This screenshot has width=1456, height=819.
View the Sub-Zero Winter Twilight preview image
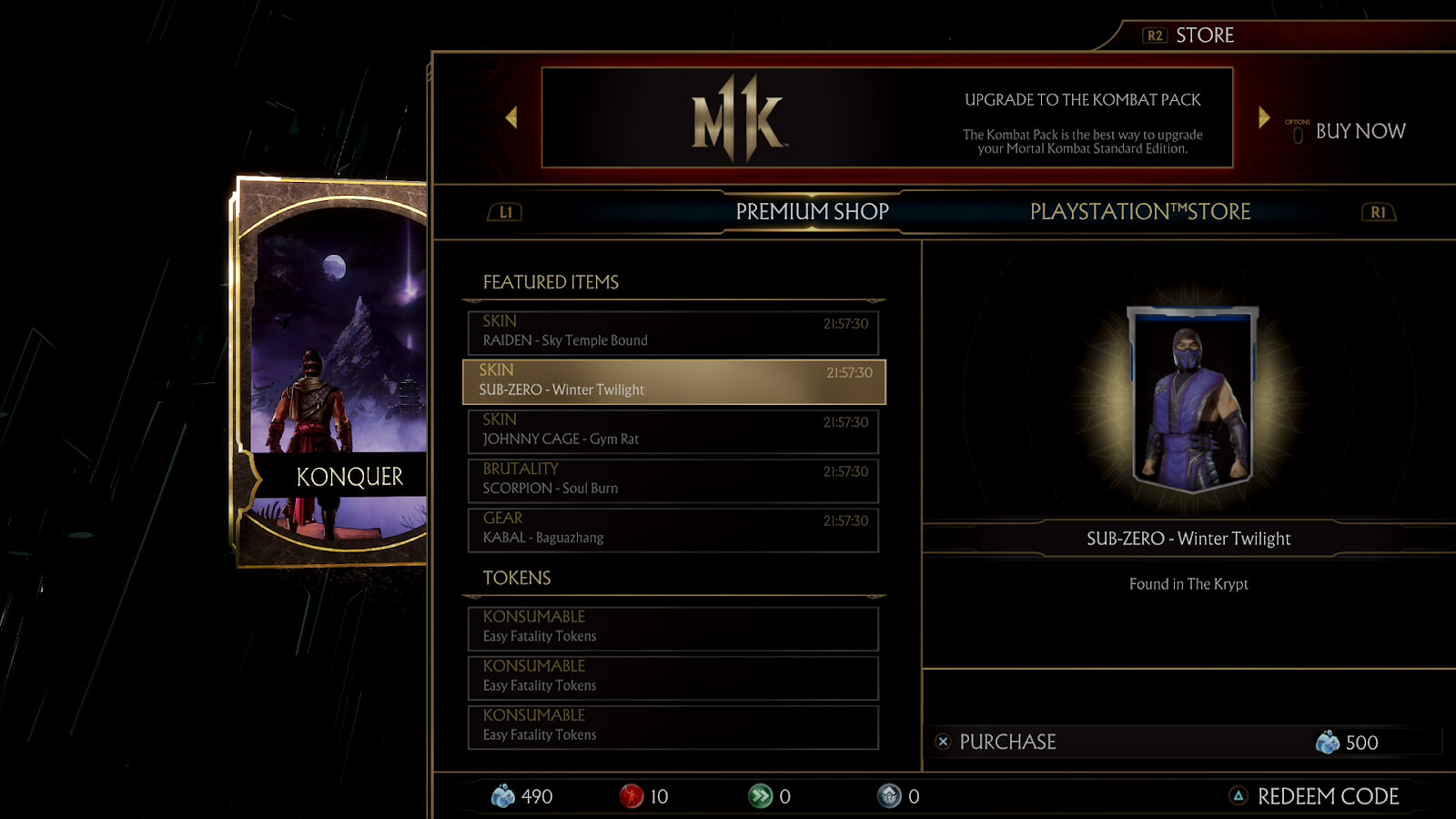(1191, 399)
